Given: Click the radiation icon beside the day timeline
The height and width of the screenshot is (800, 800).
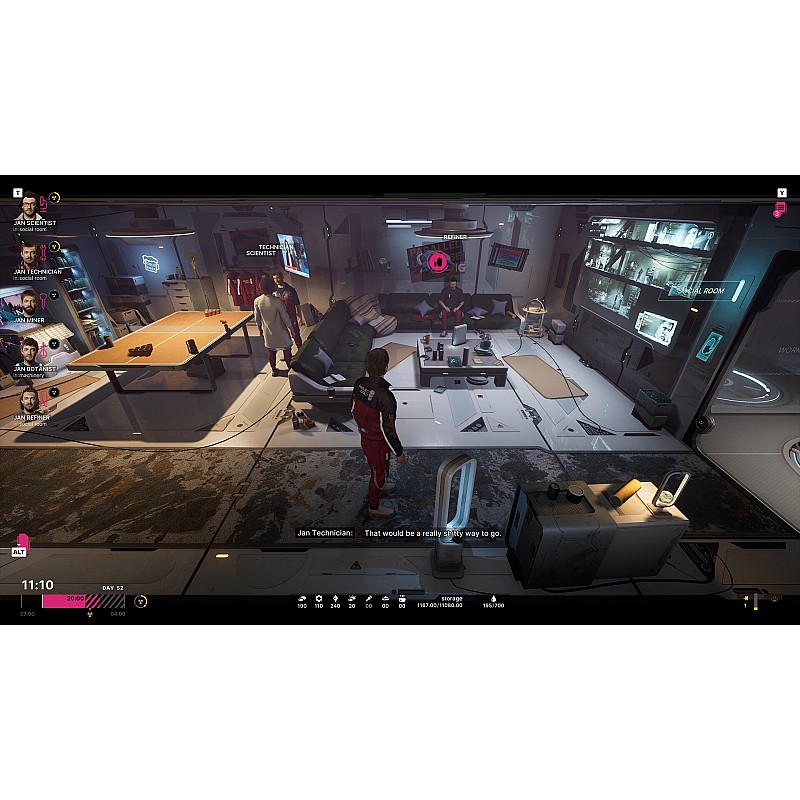Looking at the screenshot, I should point(141,601).
